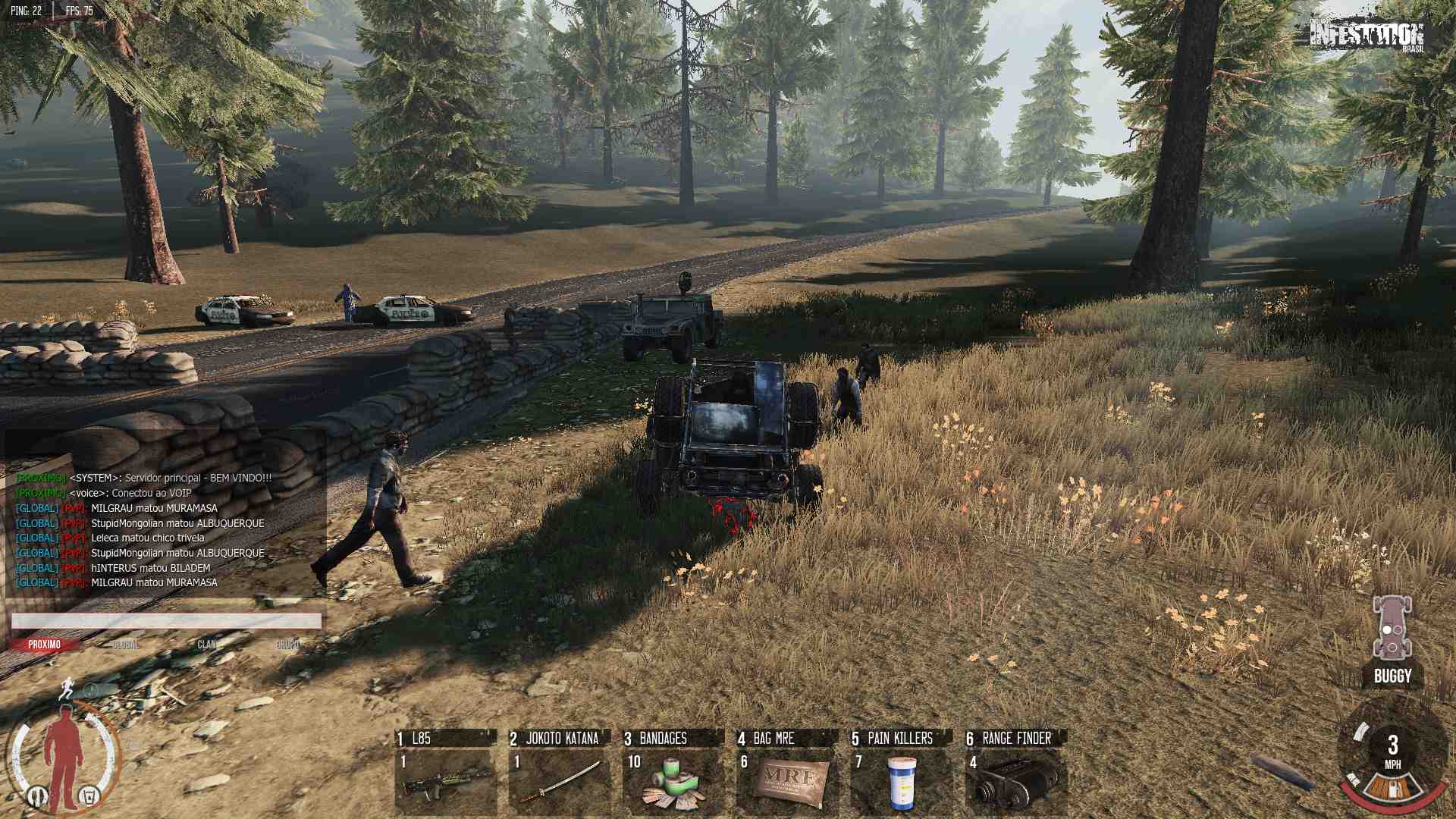Switch to the Global chat tab
The image size is (1456, 819).
tap(126, 645)
